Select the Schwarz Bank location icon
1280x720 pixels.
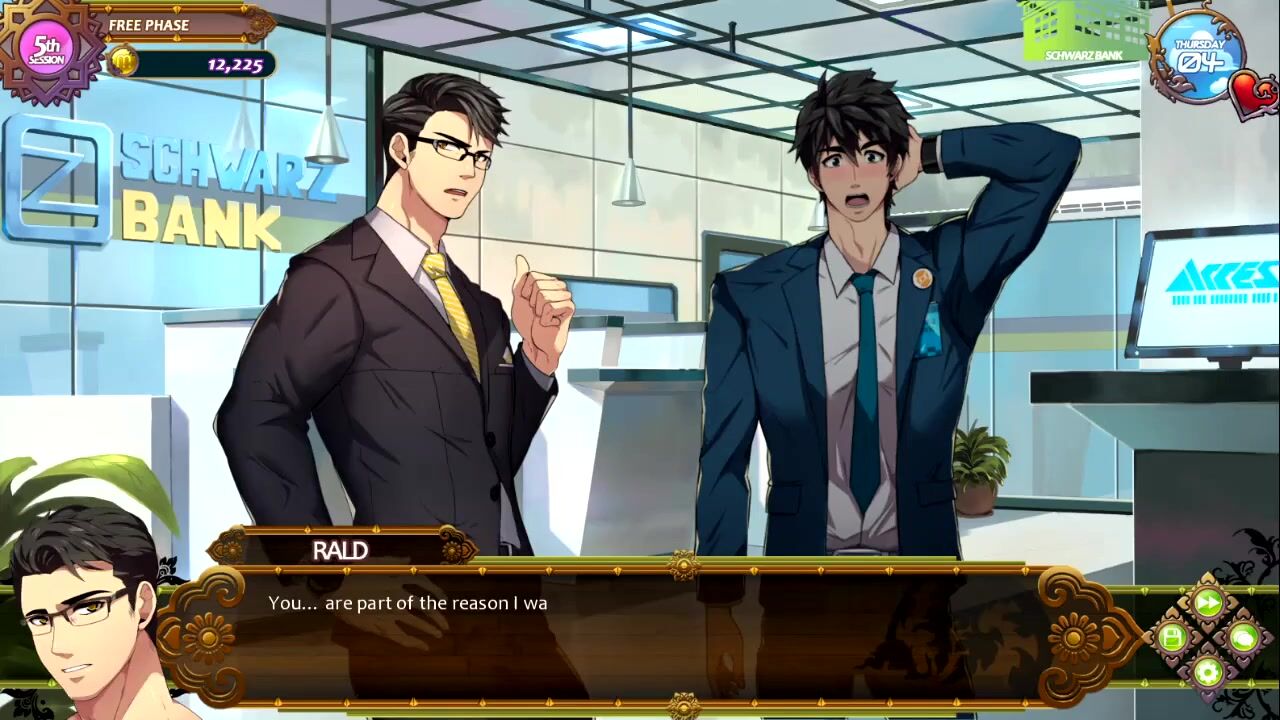point(1083,33)
